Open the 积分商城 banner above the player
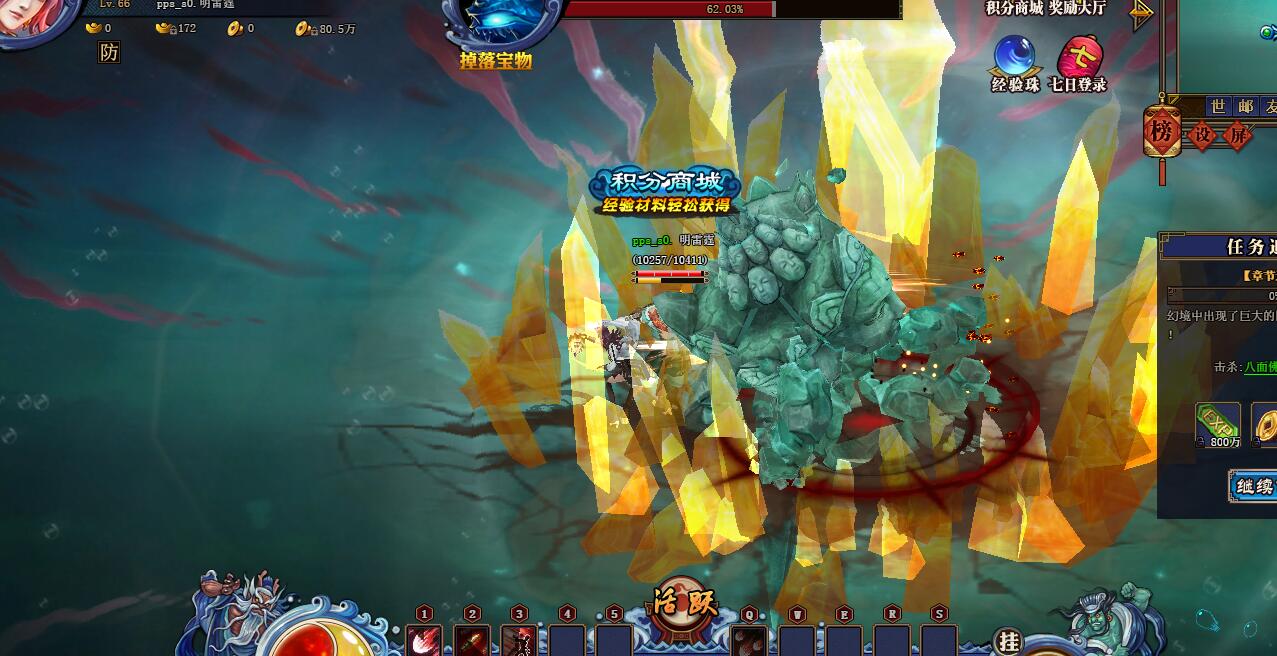 pos(665,190)
